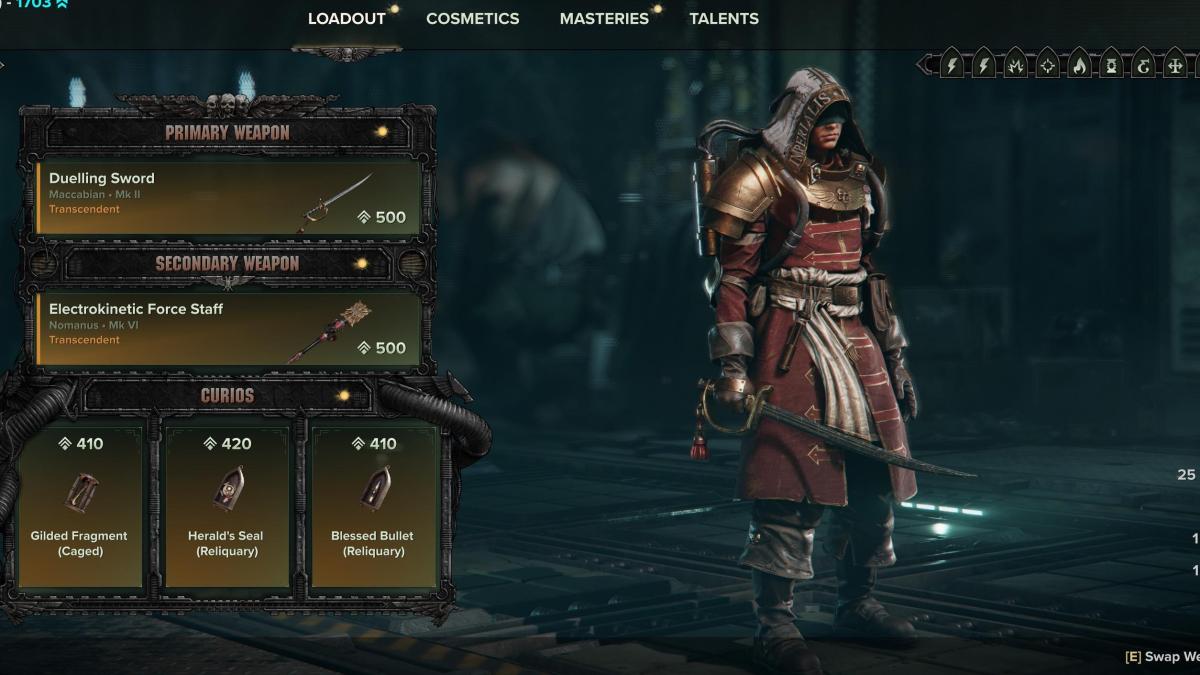Image resolution: width=1200 pixels, height=675 pixels.
Task: Pick the Blessed Bullet curio slot
Action: click(373, 503)
